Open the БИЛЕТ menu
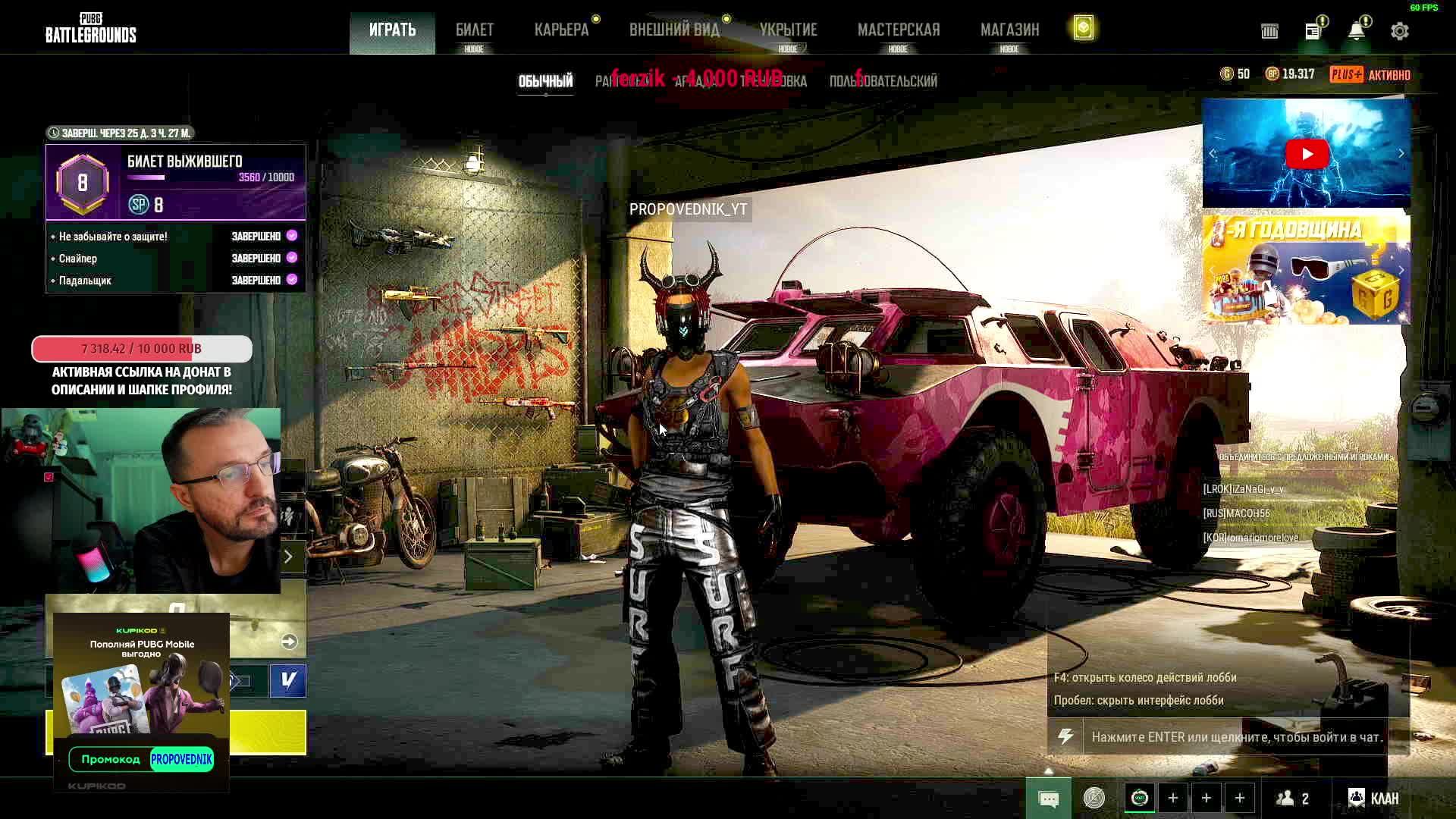1456x819 pixels. pyautogui.click(x=474, y=30)
